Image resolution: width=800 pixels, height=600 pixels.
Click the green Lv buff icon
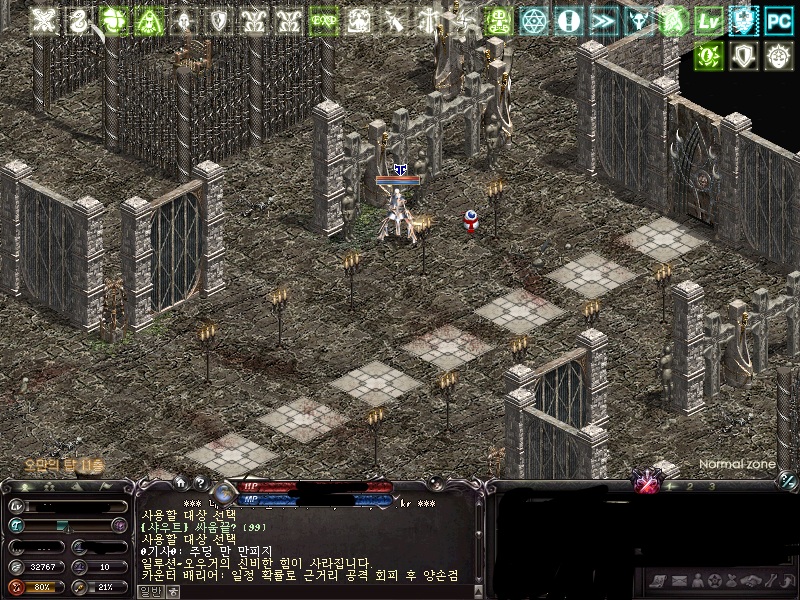point(709,20)
